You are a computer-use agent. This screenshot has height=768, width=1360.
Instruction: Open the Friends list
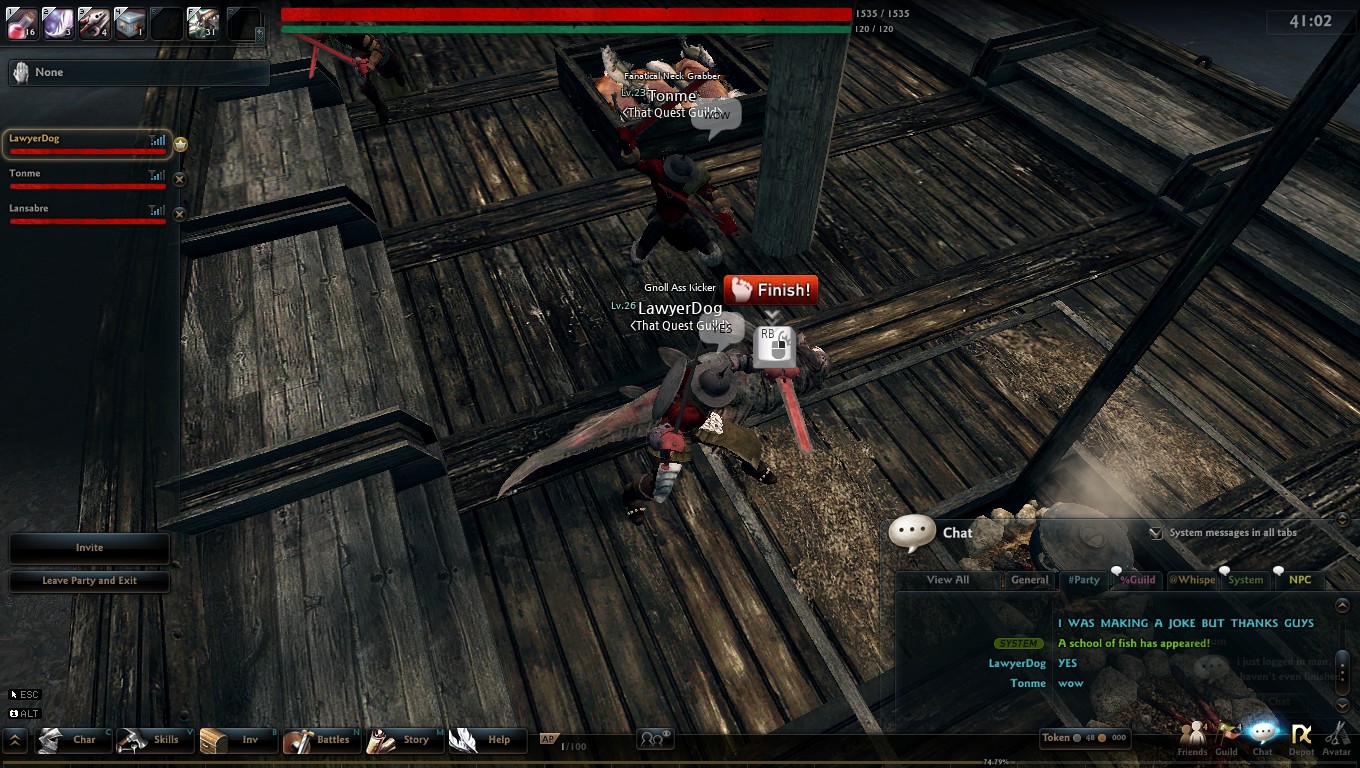point(1192,738)
